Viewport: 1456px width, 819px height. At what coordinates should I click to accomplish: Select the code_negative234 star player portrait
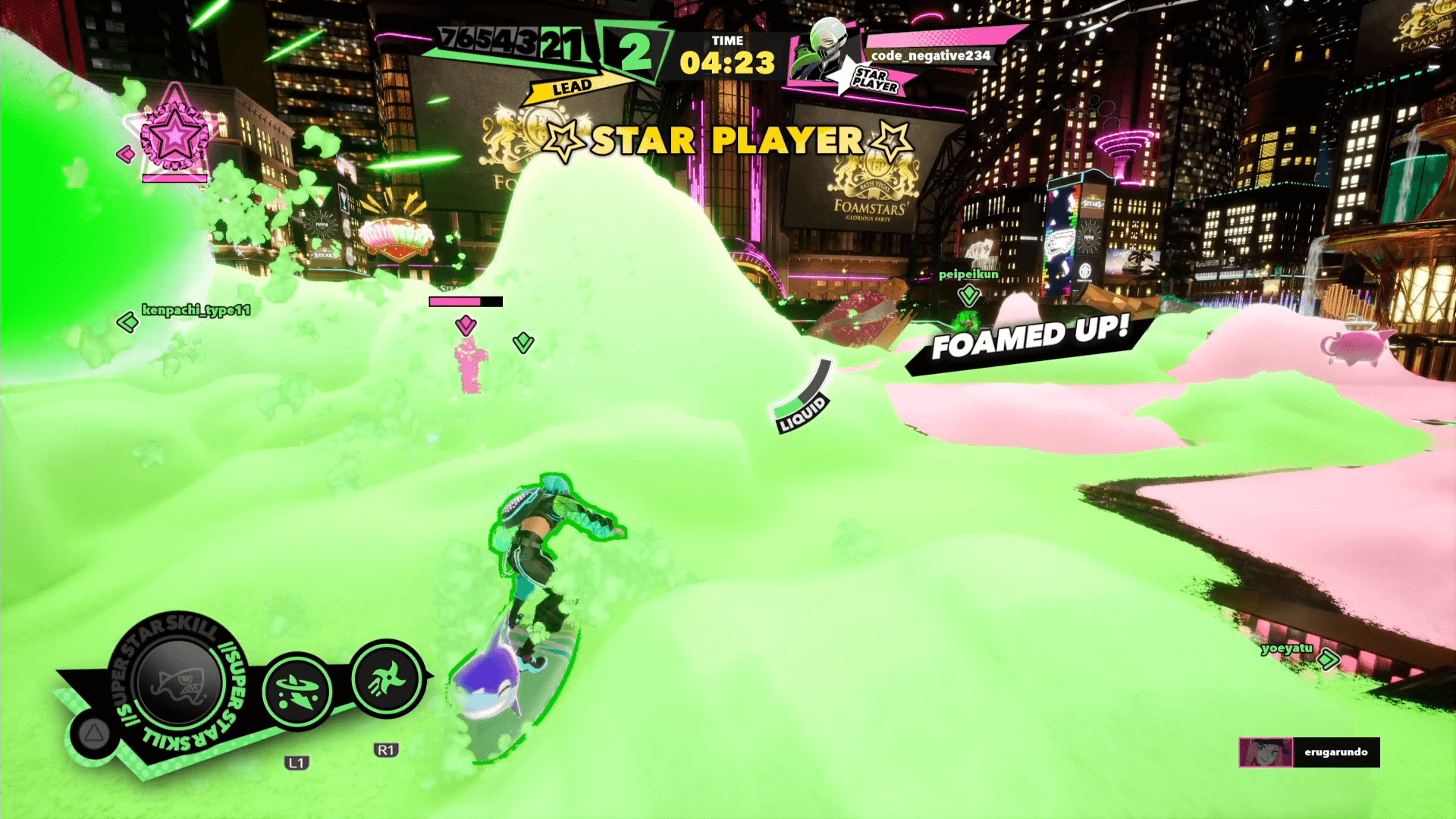pos(822,52)
